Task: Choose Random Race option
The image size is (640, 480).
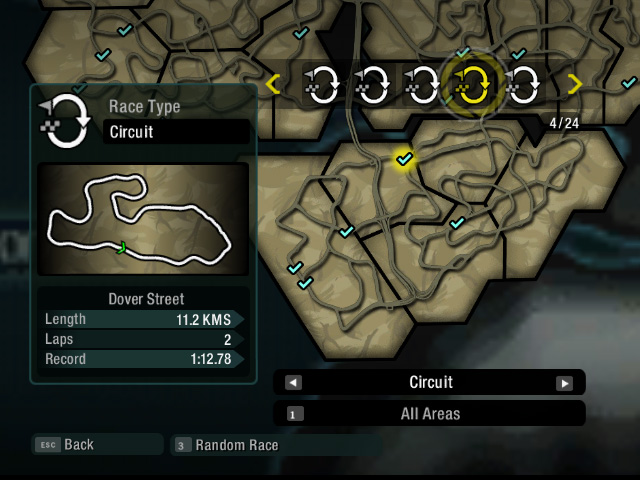Action: click(236, 445)
